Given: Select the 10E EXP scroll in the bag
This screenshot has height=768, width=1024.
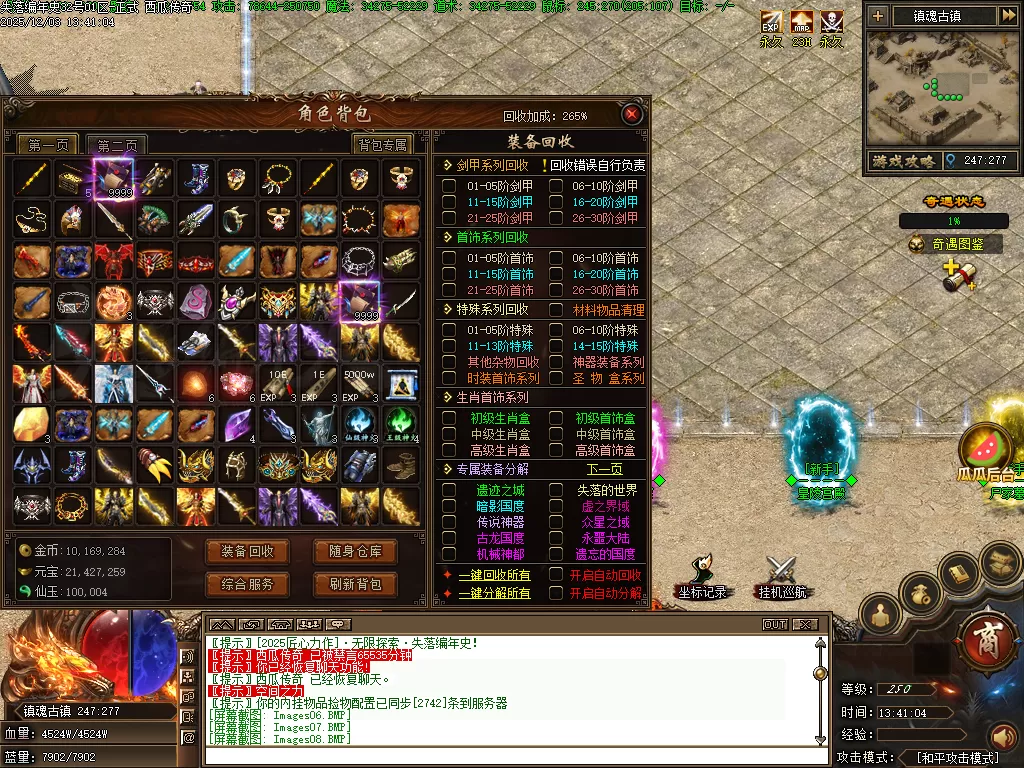Looking at the screenshot, I should tap(277, 383).
